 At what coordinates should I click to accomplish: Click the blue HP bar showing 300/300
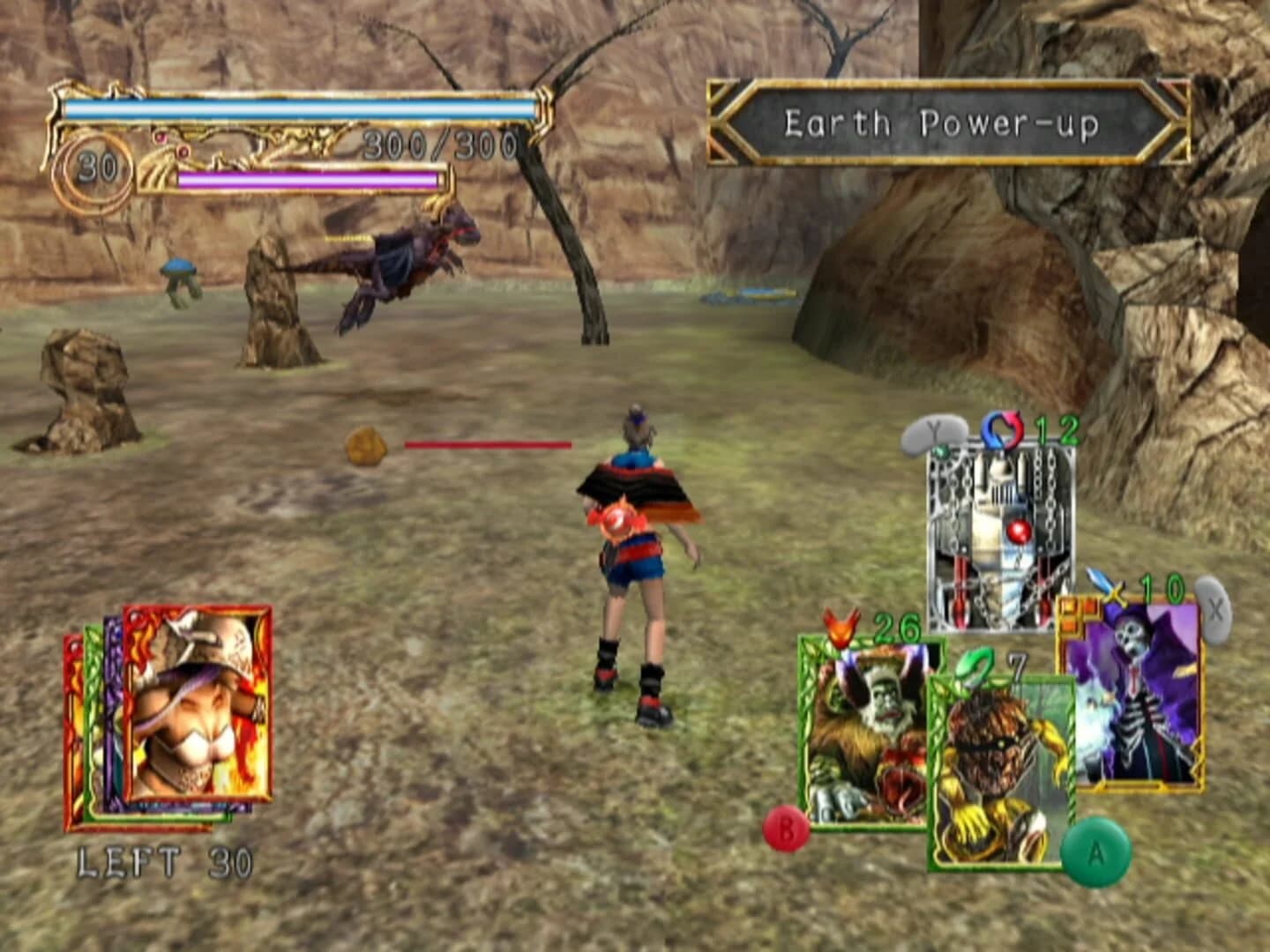click(300, 108)
